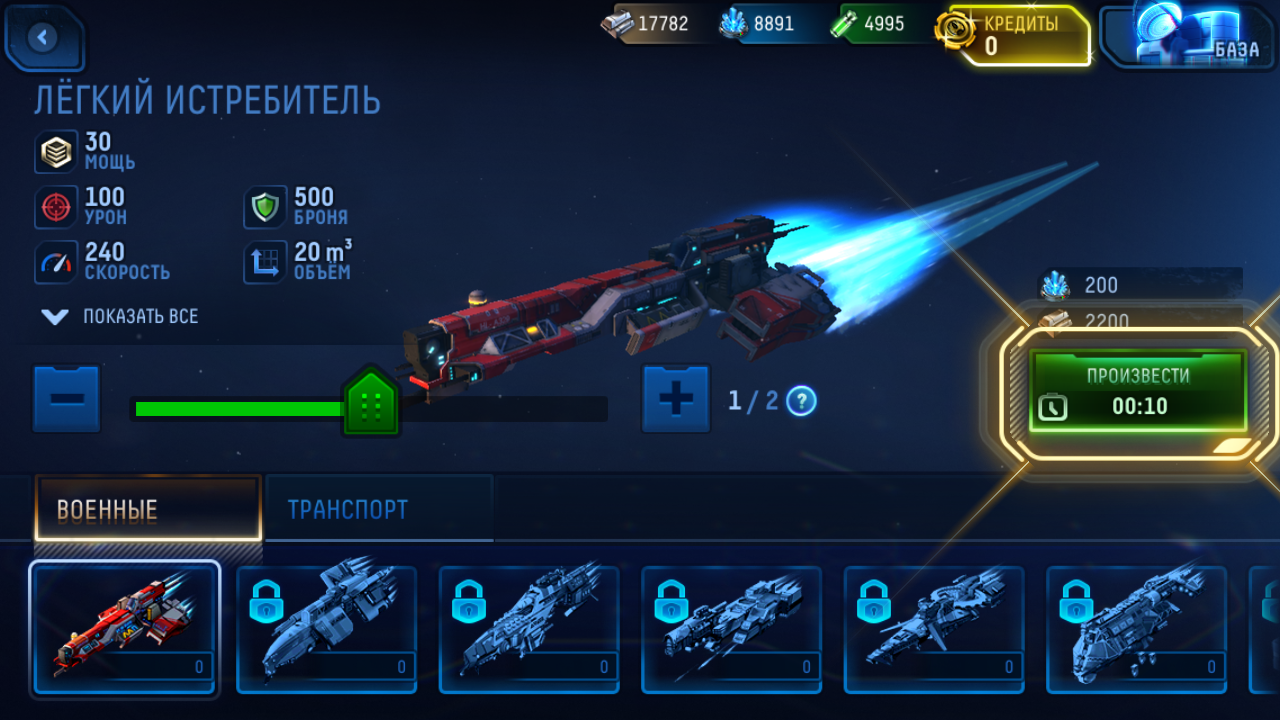This screenshot has width=1280, height=720.
Task: Show help via the question mark icon
Action: point(801,401)
